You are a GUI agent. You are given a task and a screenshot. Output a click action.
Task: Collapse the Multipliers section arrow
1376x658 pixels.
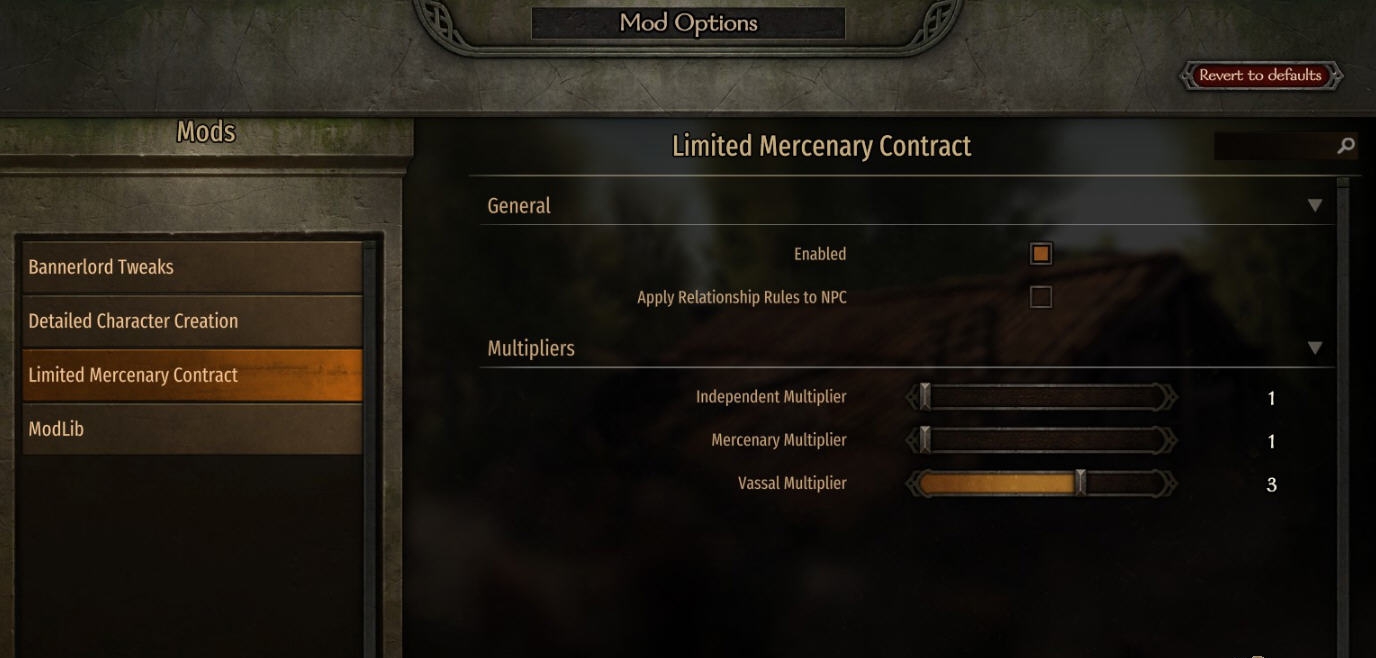pyautogui.click(x=1314, y=349)
